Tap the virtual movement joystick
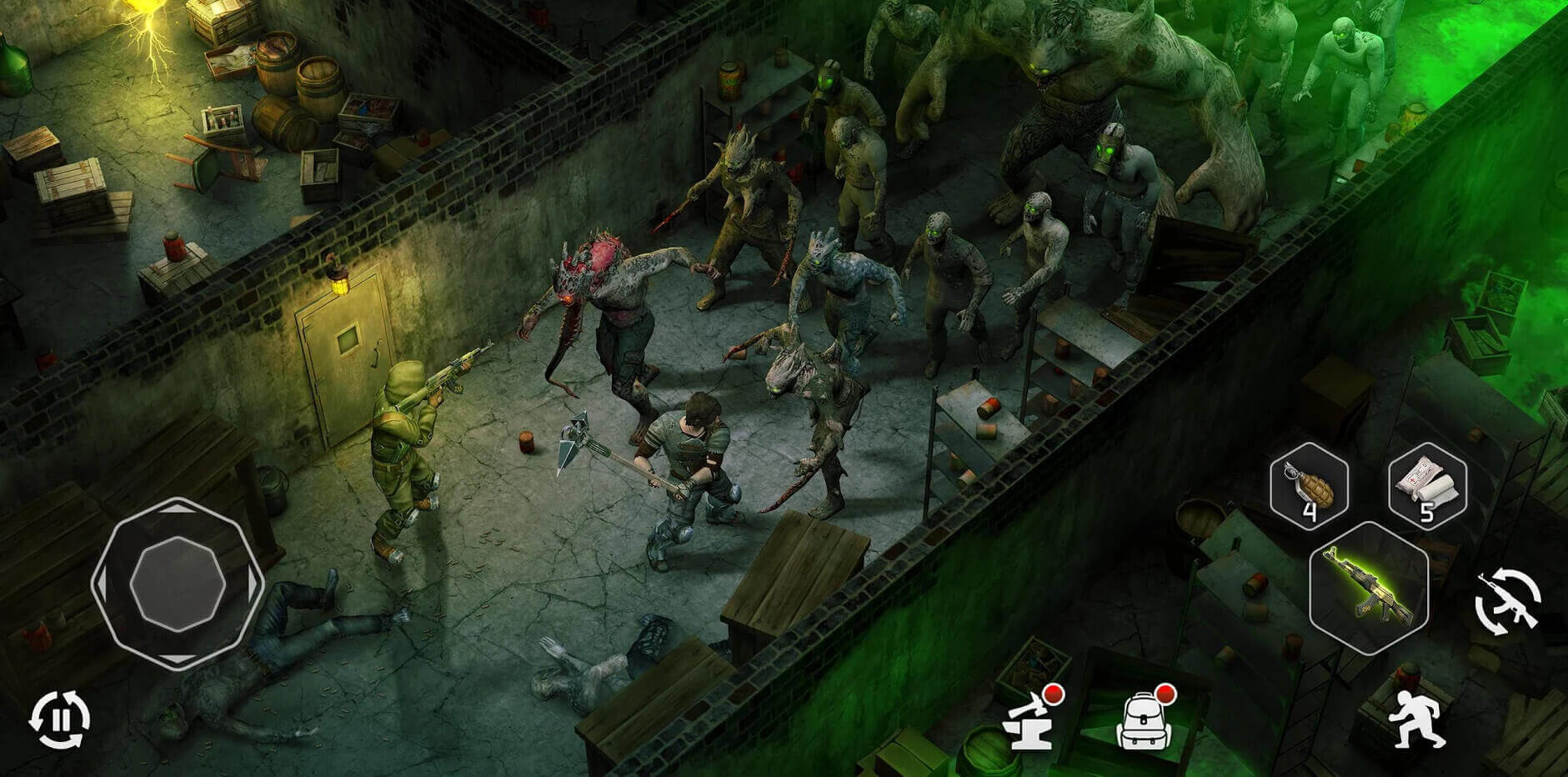Screen dimensions: 1568x777 coord(178,584)
